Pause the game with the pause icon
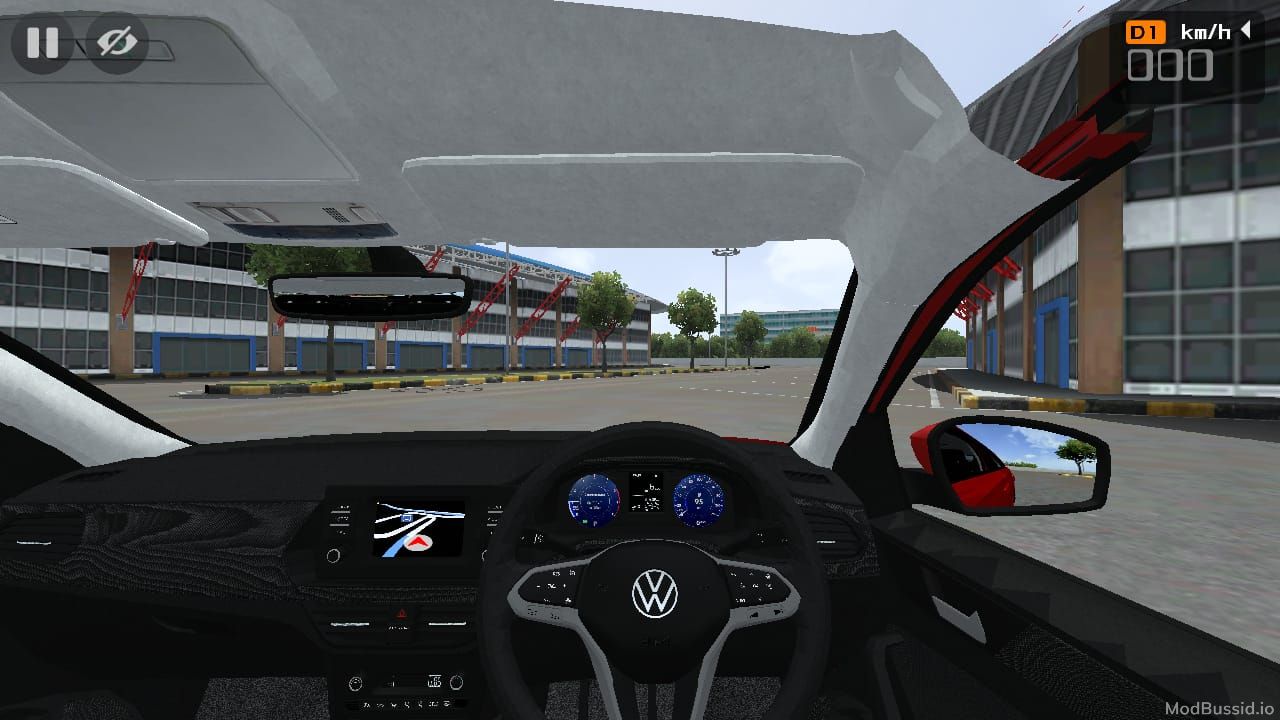 41,42
